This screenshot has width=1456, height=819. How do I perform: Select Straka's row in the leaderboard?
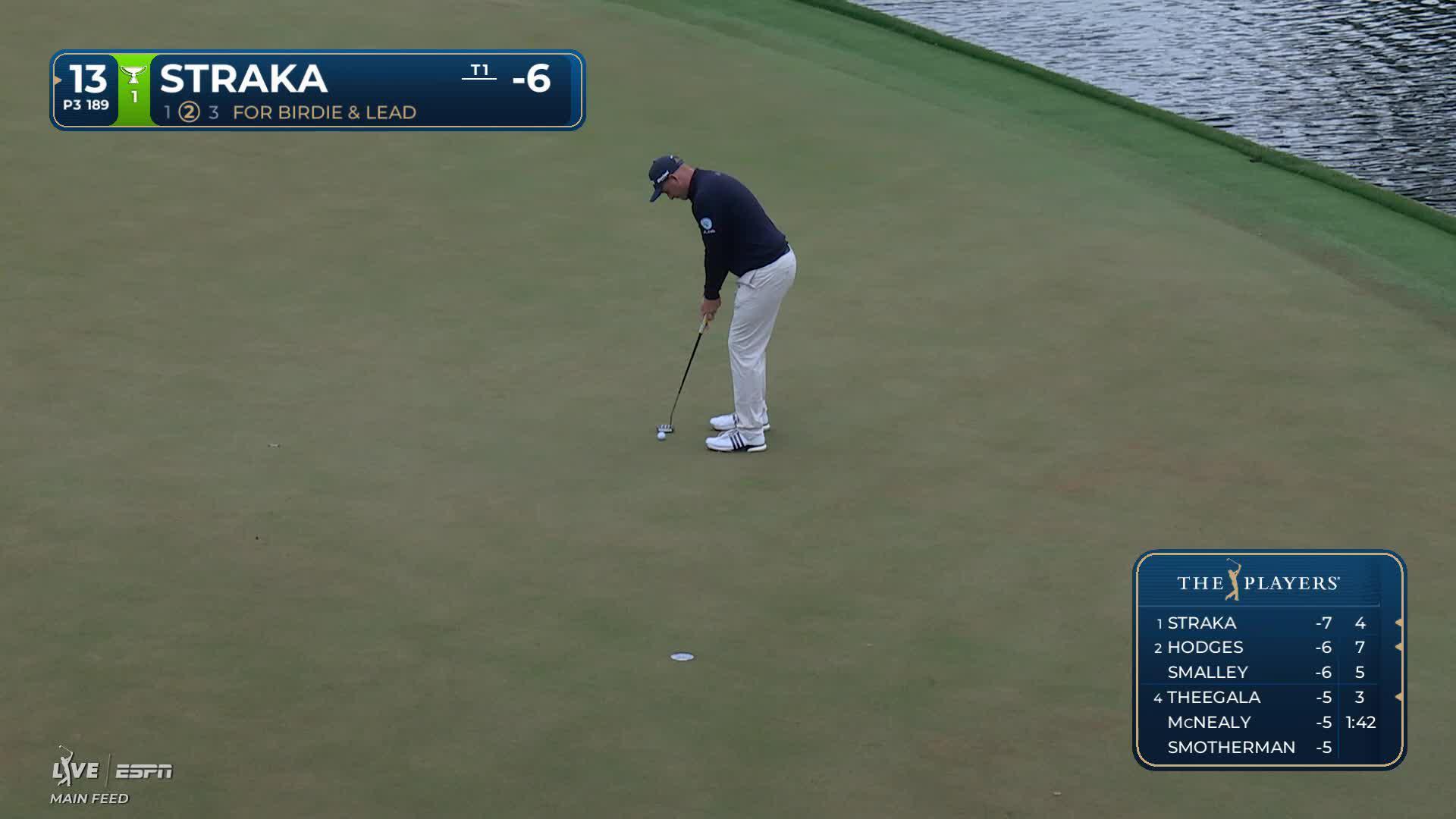click(1268, 623)
